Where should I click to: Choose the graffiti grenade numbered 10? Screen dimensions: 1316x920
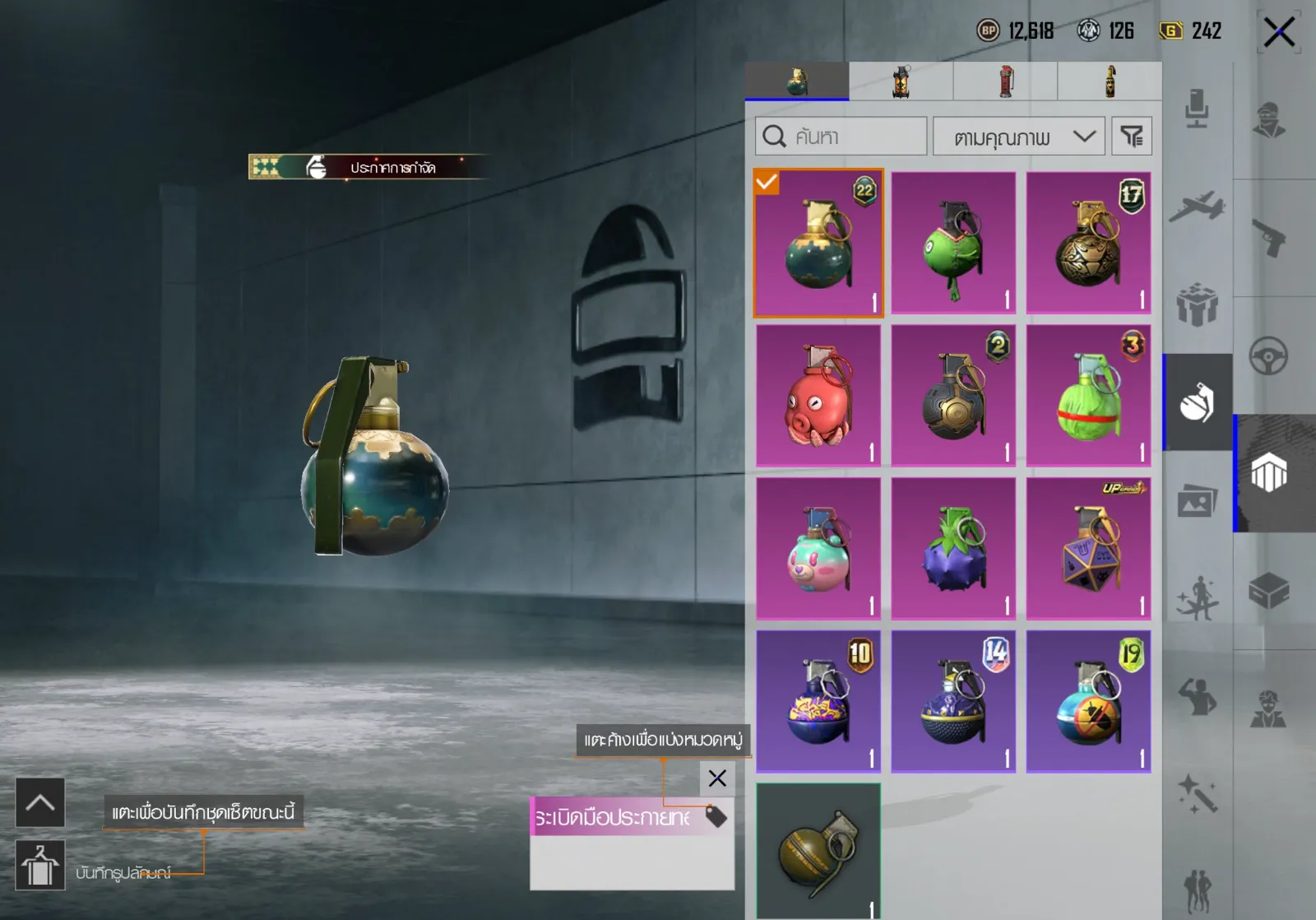coord(818,702)
